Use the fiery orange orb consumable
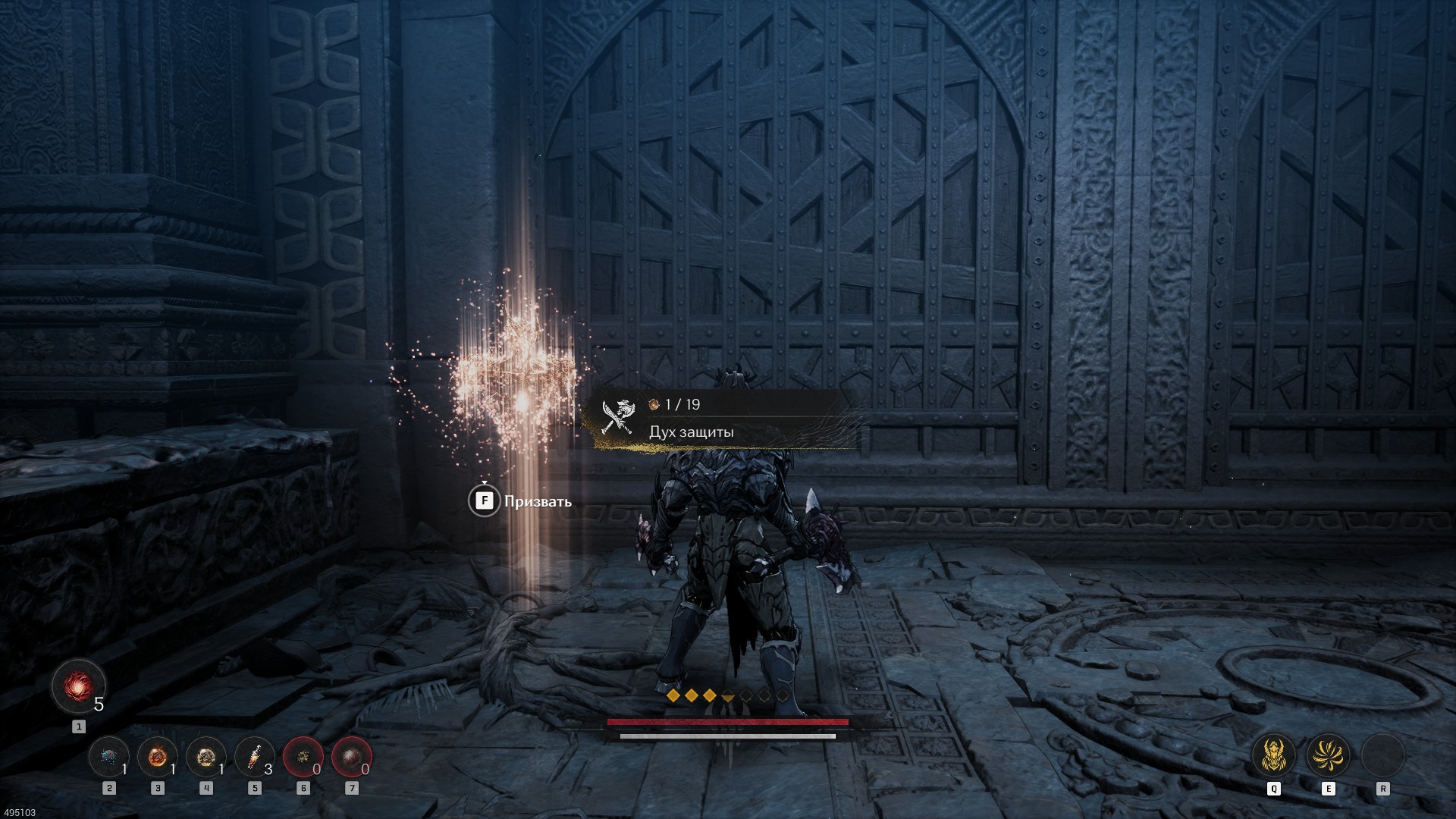The image size is (1456, 819). coord(158,757)
